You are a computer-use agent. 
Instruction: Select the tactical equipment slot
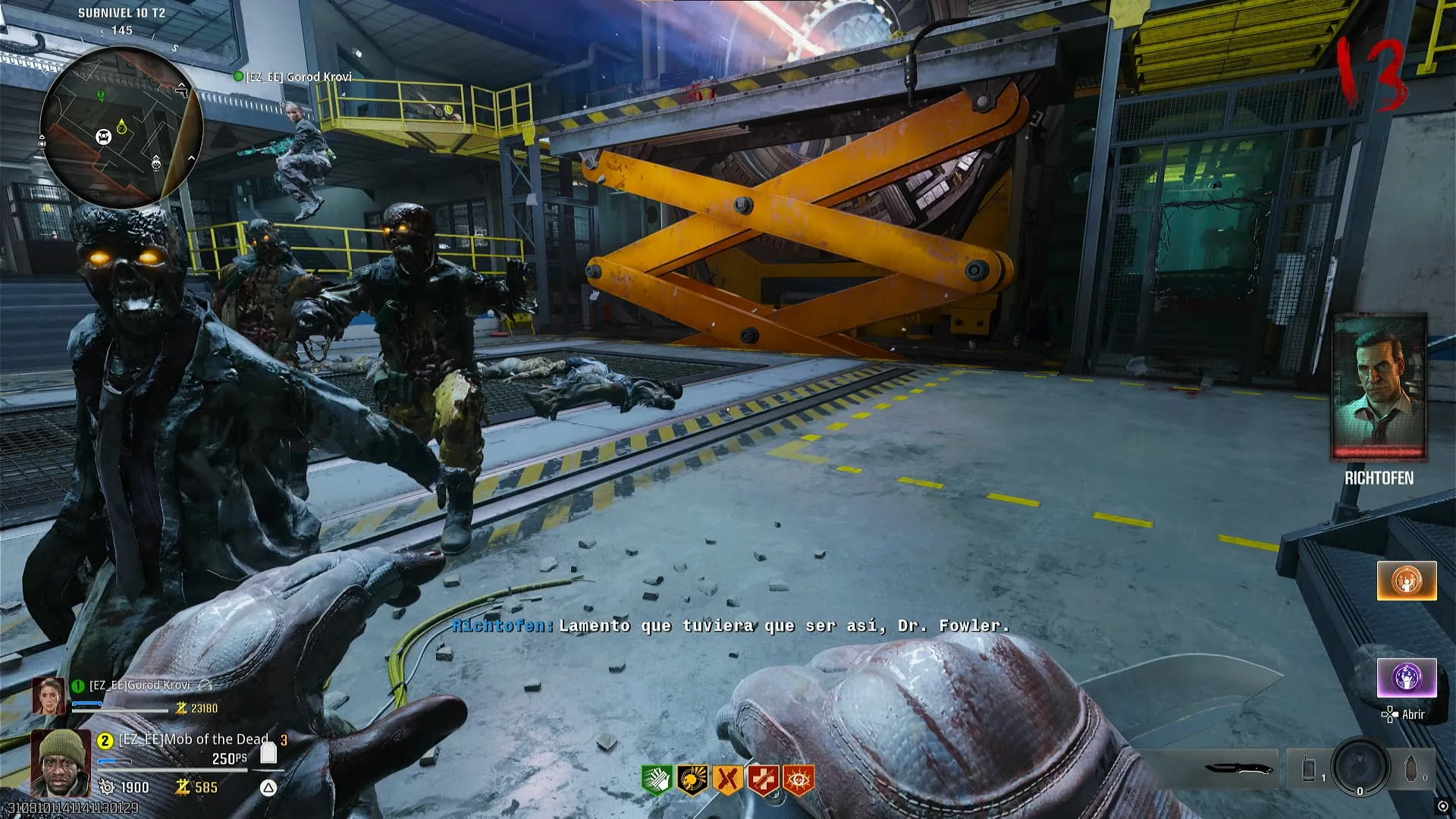pyautogui.click(x=1310, y=768)
